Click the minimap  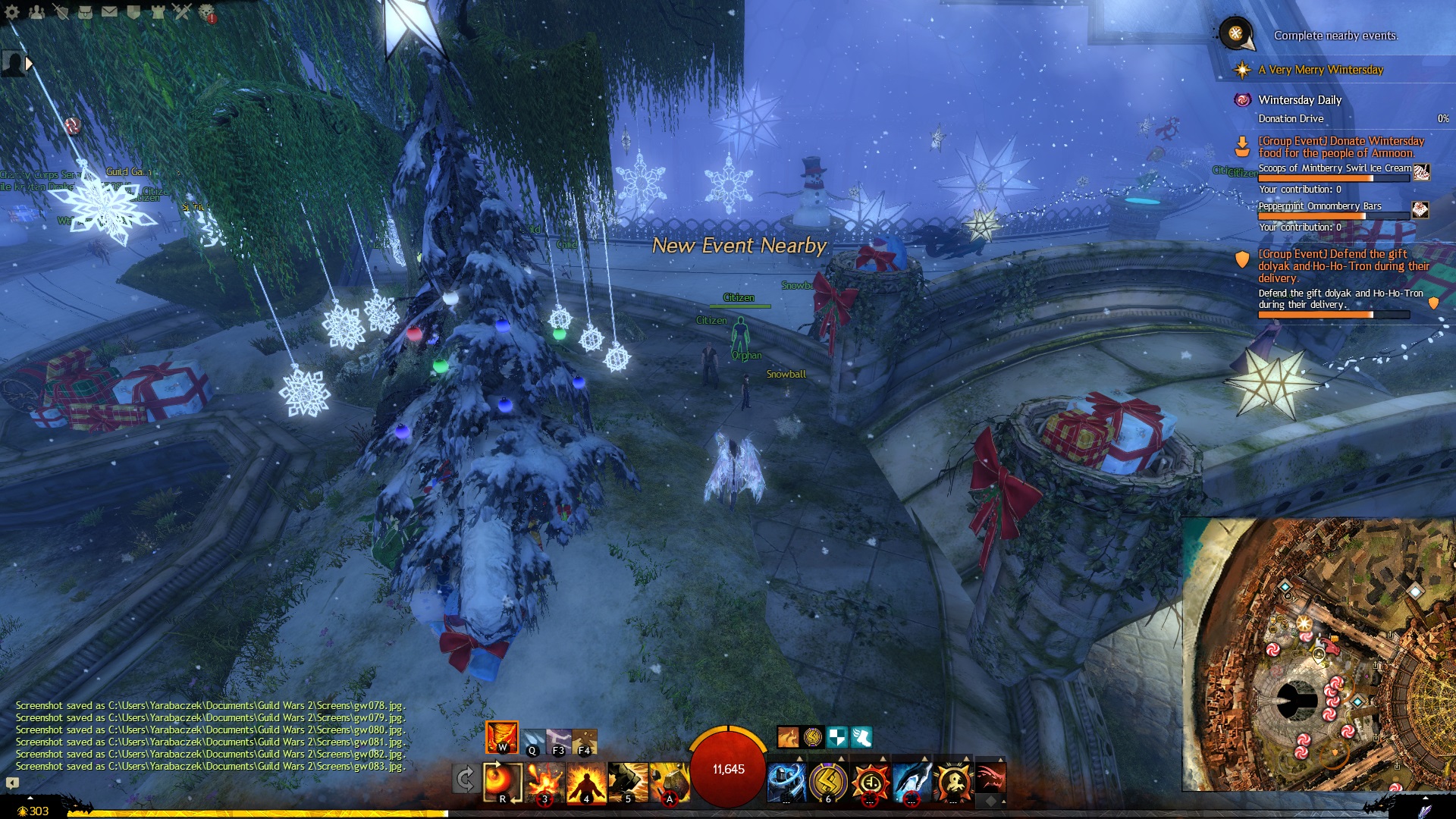(1318, 654)
